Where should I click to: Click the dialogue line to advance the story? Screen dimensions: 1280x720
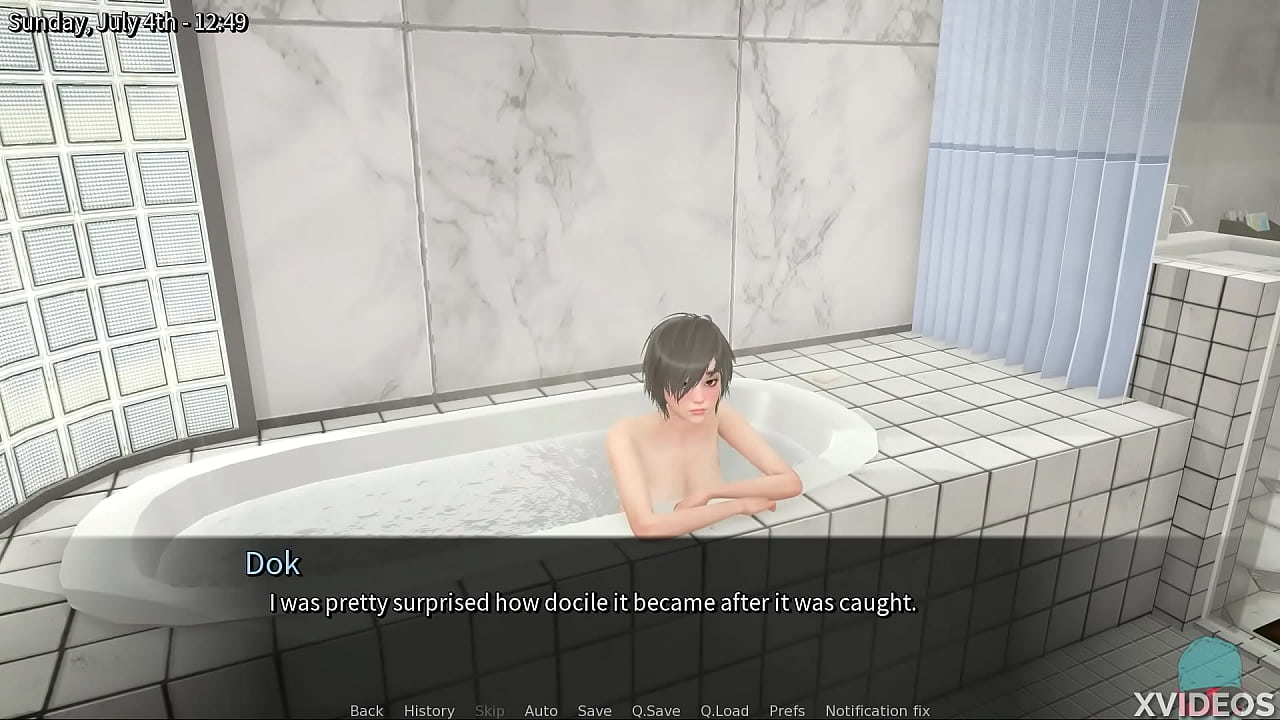pyautogui.click(x=594, y=603)
